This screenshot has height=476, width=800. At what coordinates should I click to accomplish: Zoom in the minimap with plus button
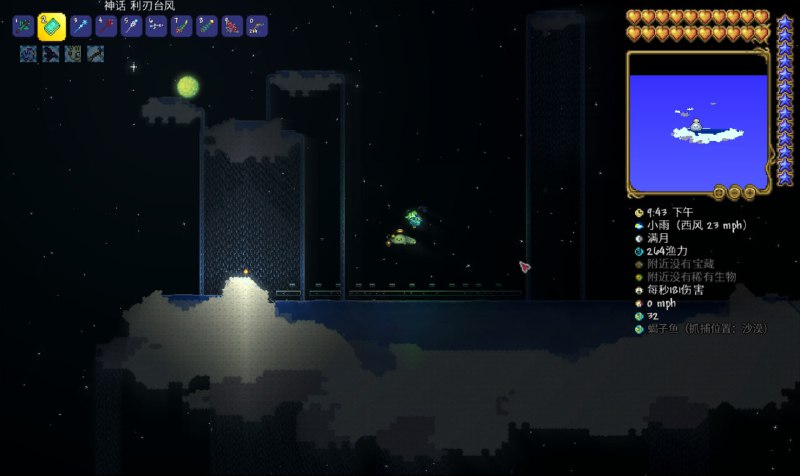748,191
